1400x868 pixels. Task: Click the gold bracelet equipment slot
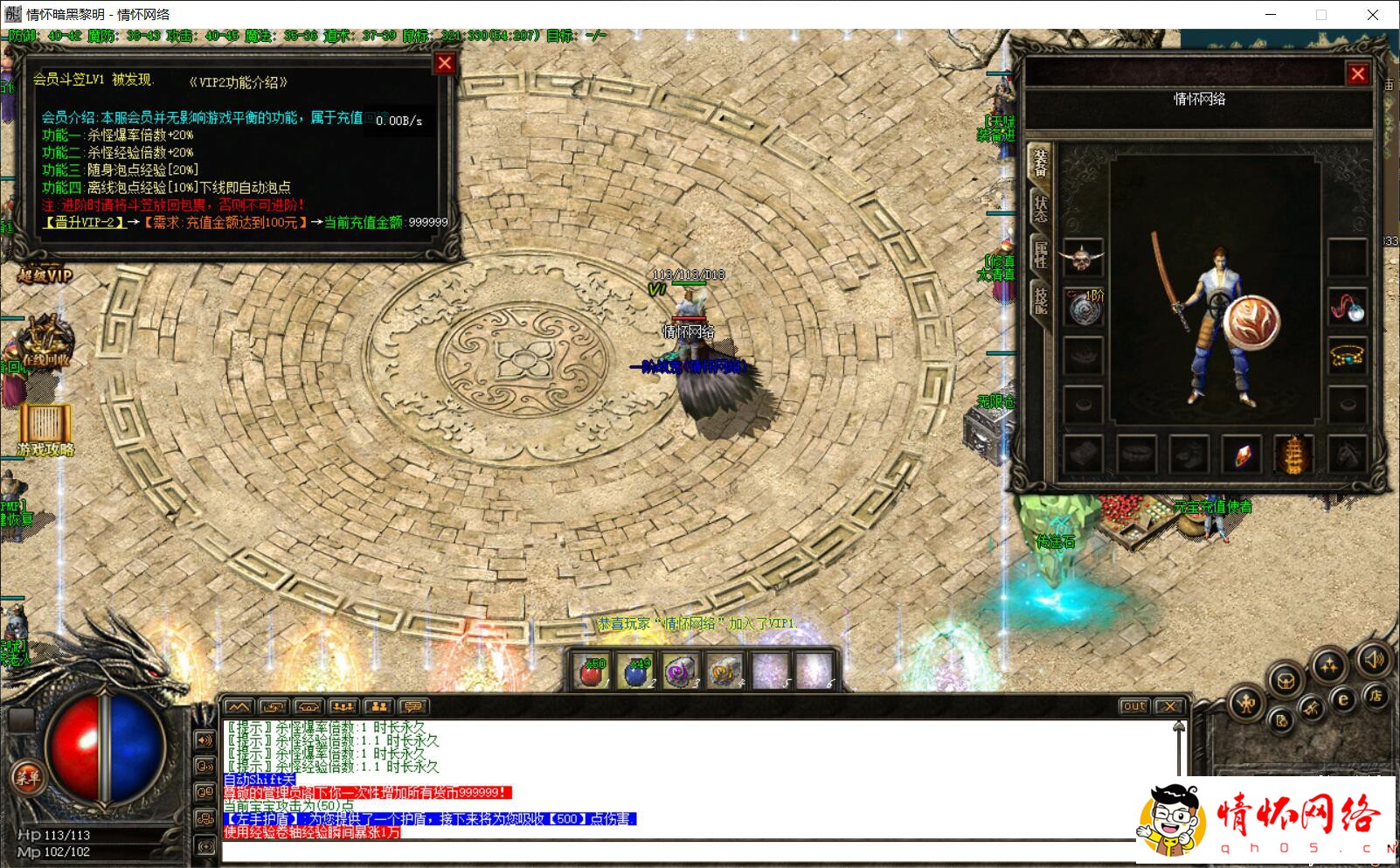pos(1347,356)
